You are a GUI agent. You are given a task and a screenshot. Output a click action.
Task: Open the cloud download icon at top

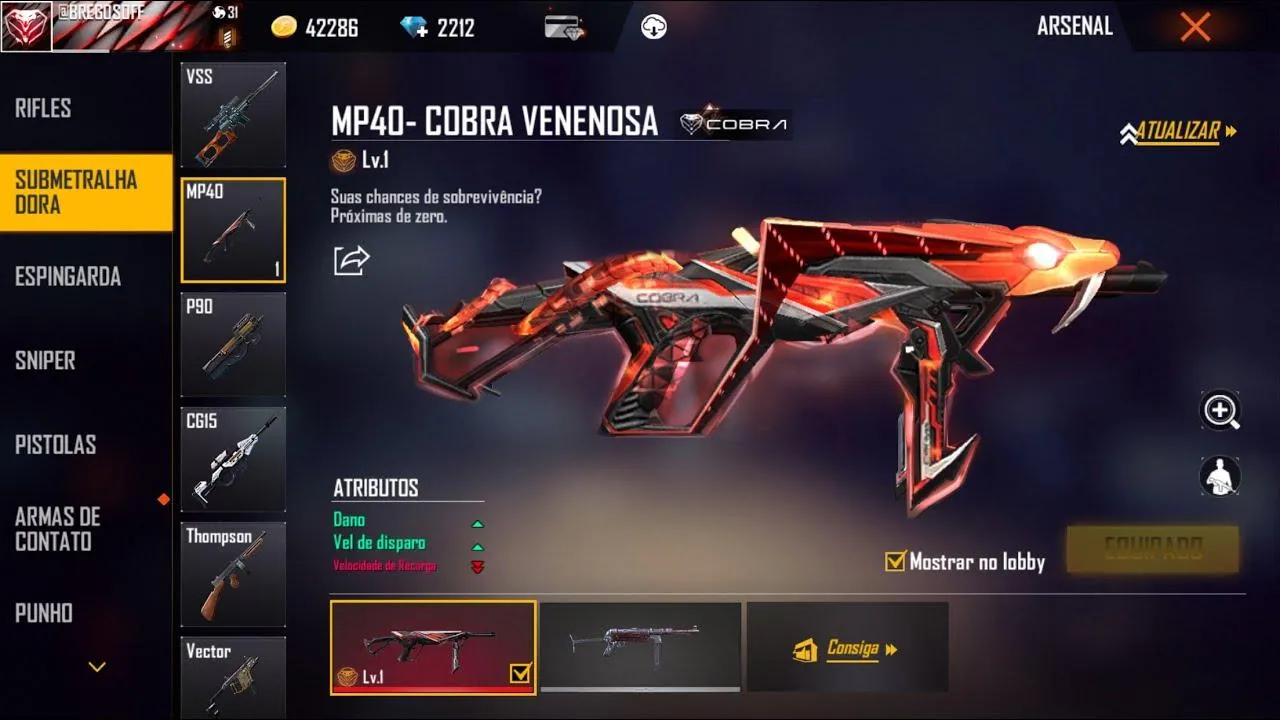[x=651, y=27]
